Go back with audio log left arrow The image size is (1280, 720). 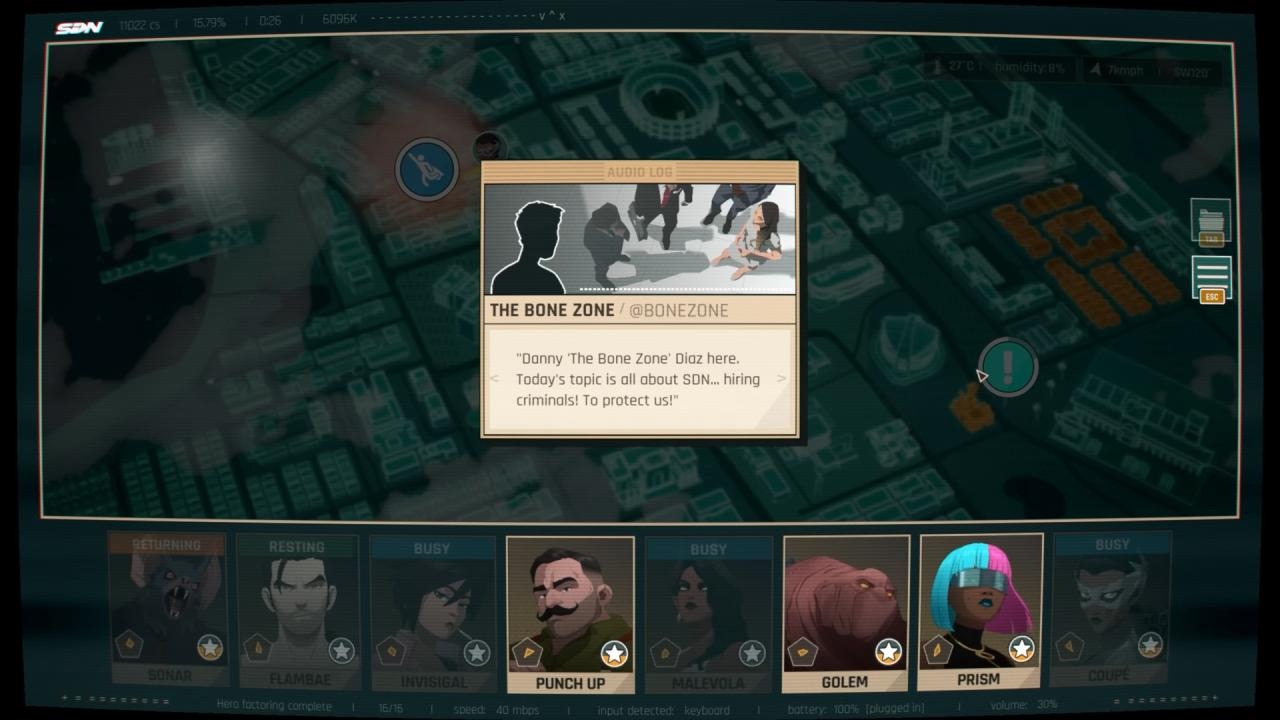click(495, 379)
